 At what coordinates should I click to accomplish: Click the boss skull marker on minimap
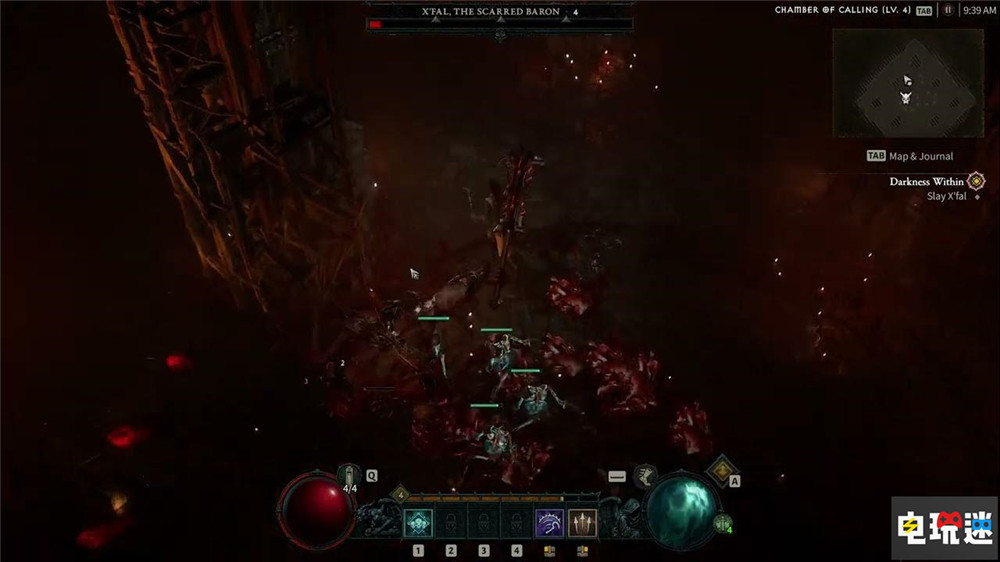click(x=906, y=97)
